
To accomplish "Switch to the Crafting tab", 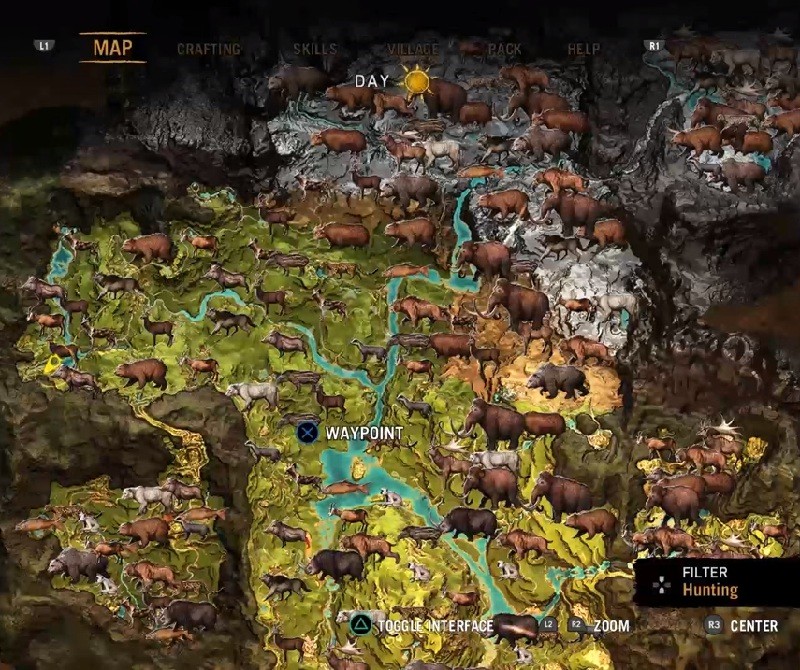I will click(208, 48).
